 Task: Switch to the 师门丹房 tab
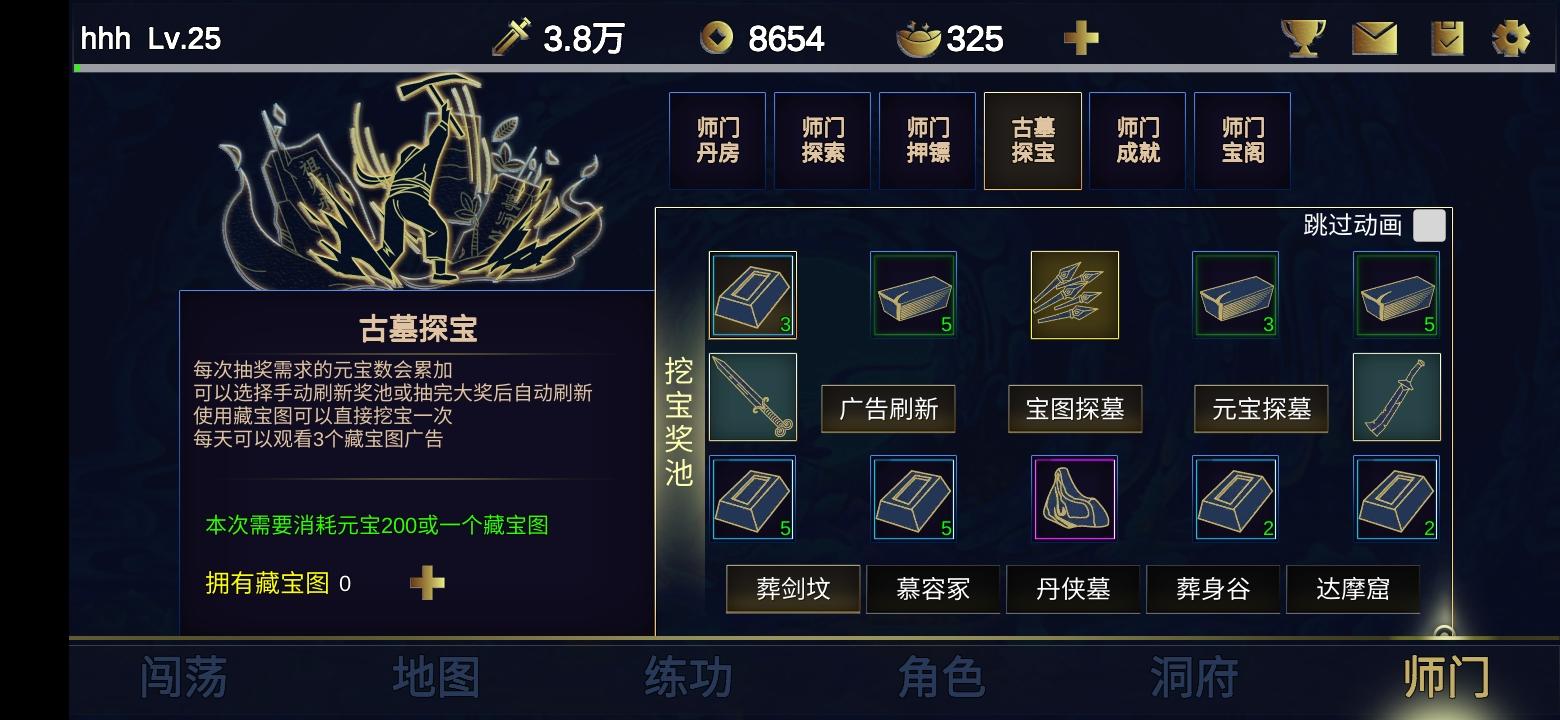tap(716, 140)
